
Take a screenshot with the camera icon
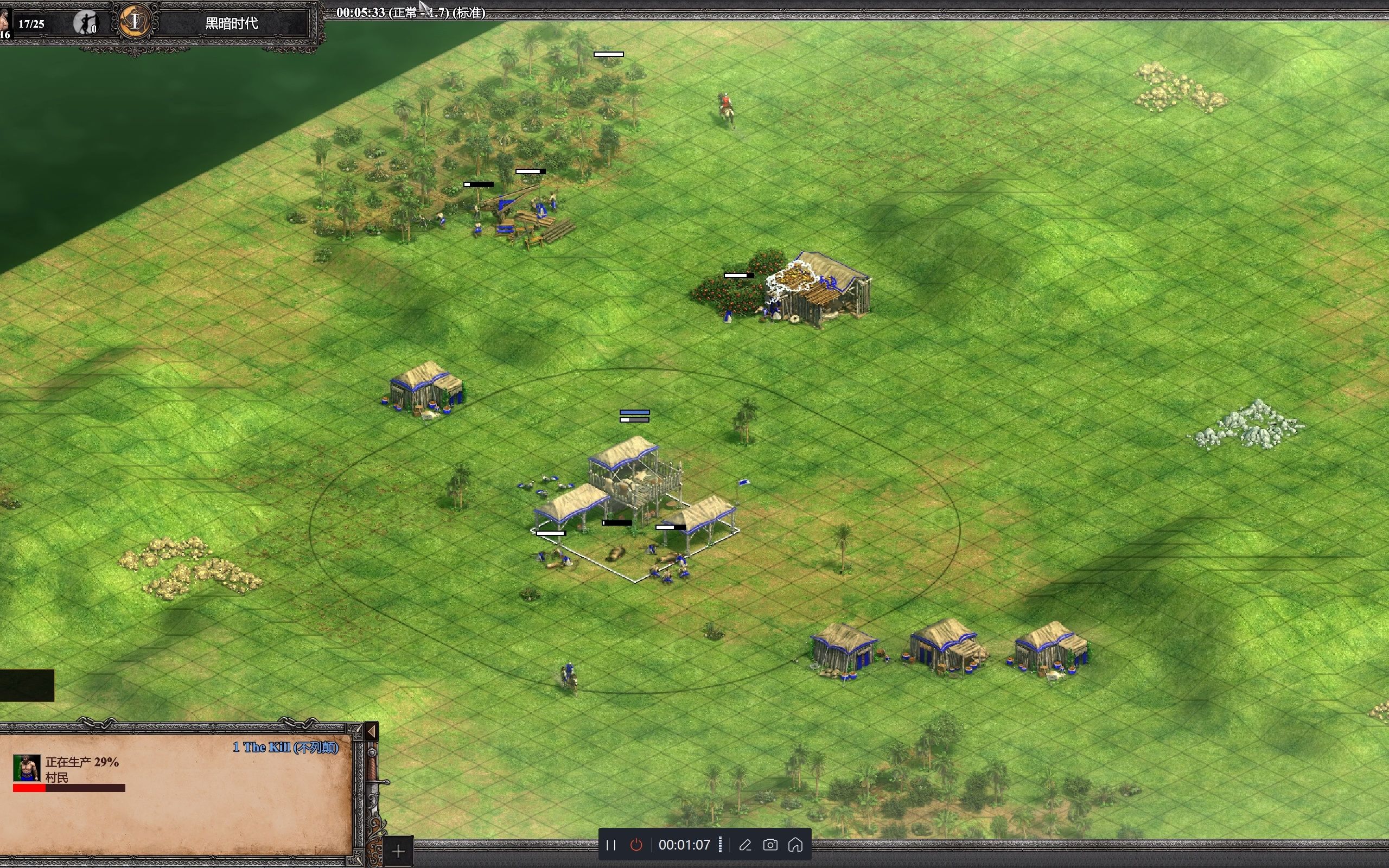pos(770,845)
